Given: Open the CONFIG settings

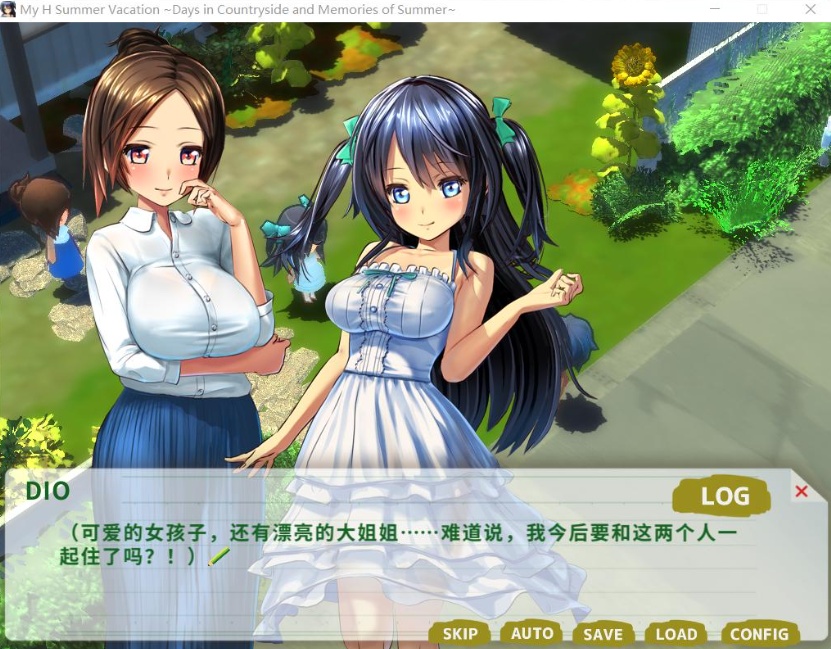Looking at the screenshot, I should click(759, 633).
